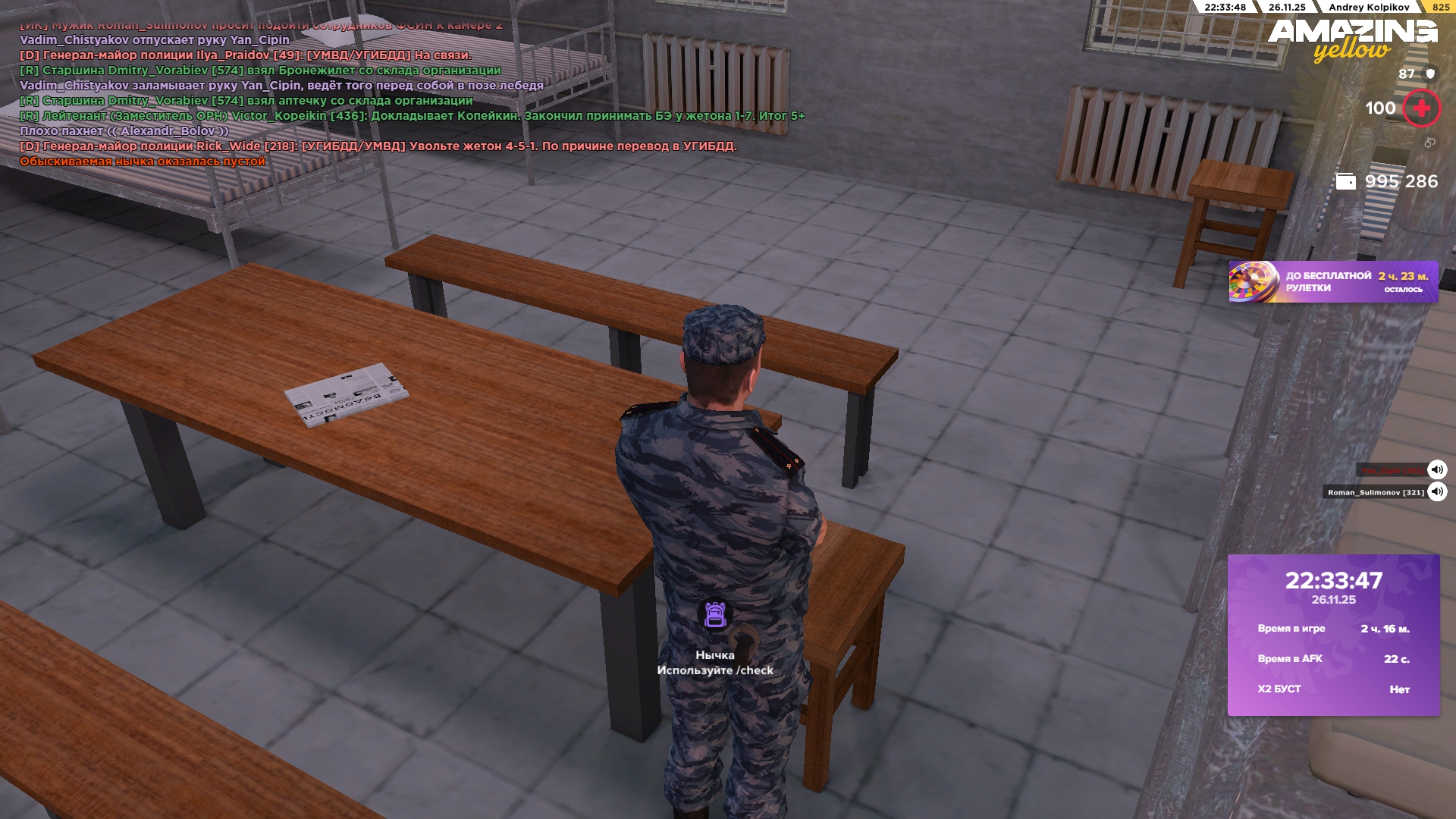
Task: Select the chat line from Rick_Wide
Action: tap(378, 146)
